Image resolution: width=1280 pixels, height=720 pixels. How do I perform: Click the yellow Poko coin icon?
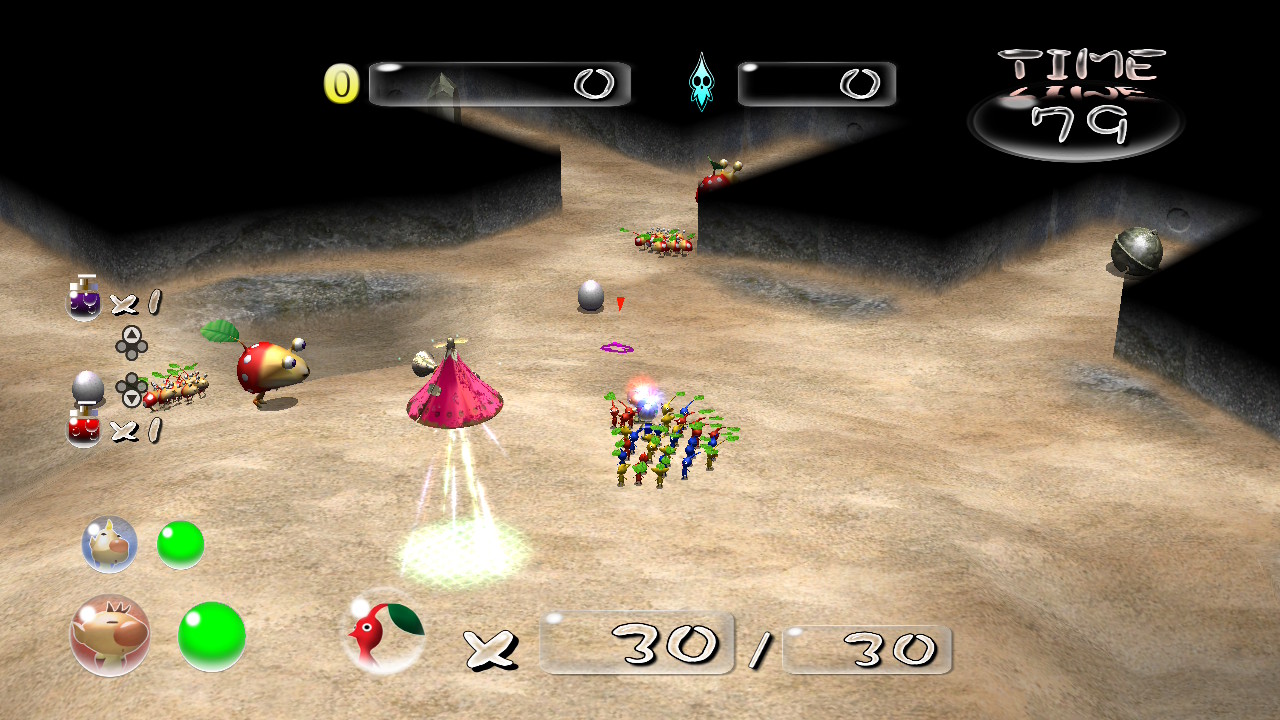(x=341, y=85)
